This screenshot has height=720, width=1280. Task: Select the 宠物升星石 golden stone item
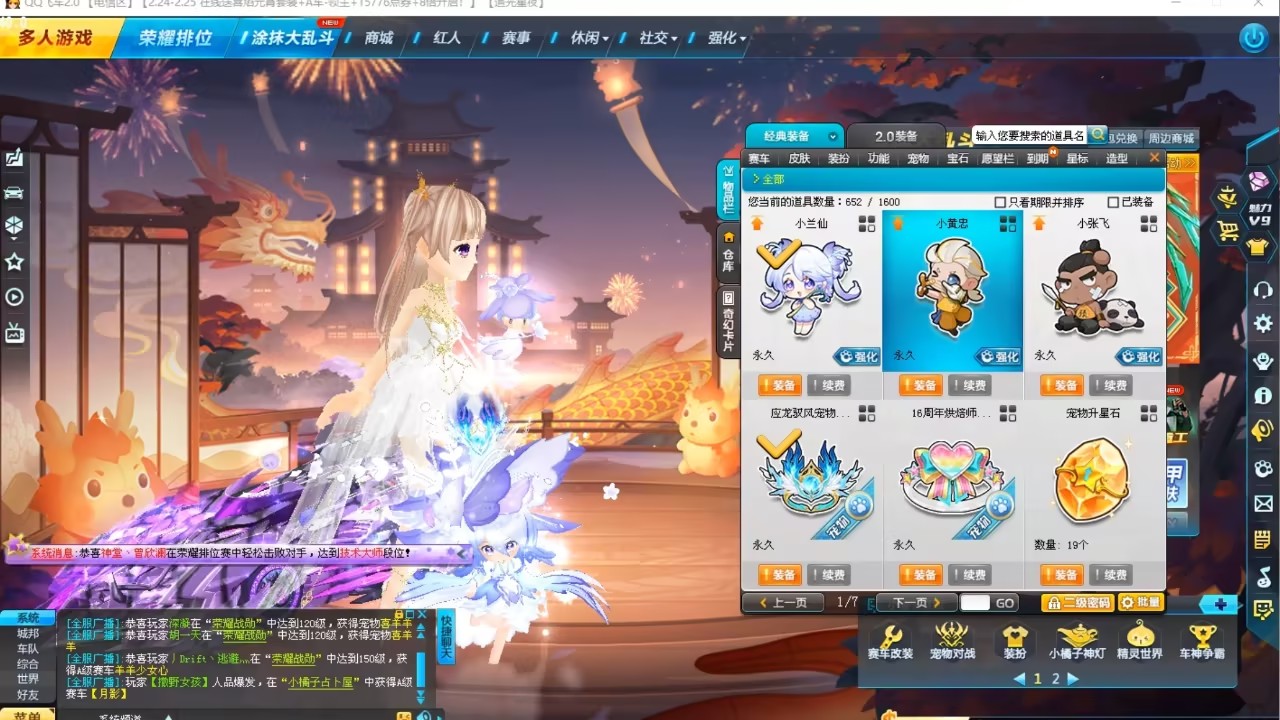(x=1093, y=480)
